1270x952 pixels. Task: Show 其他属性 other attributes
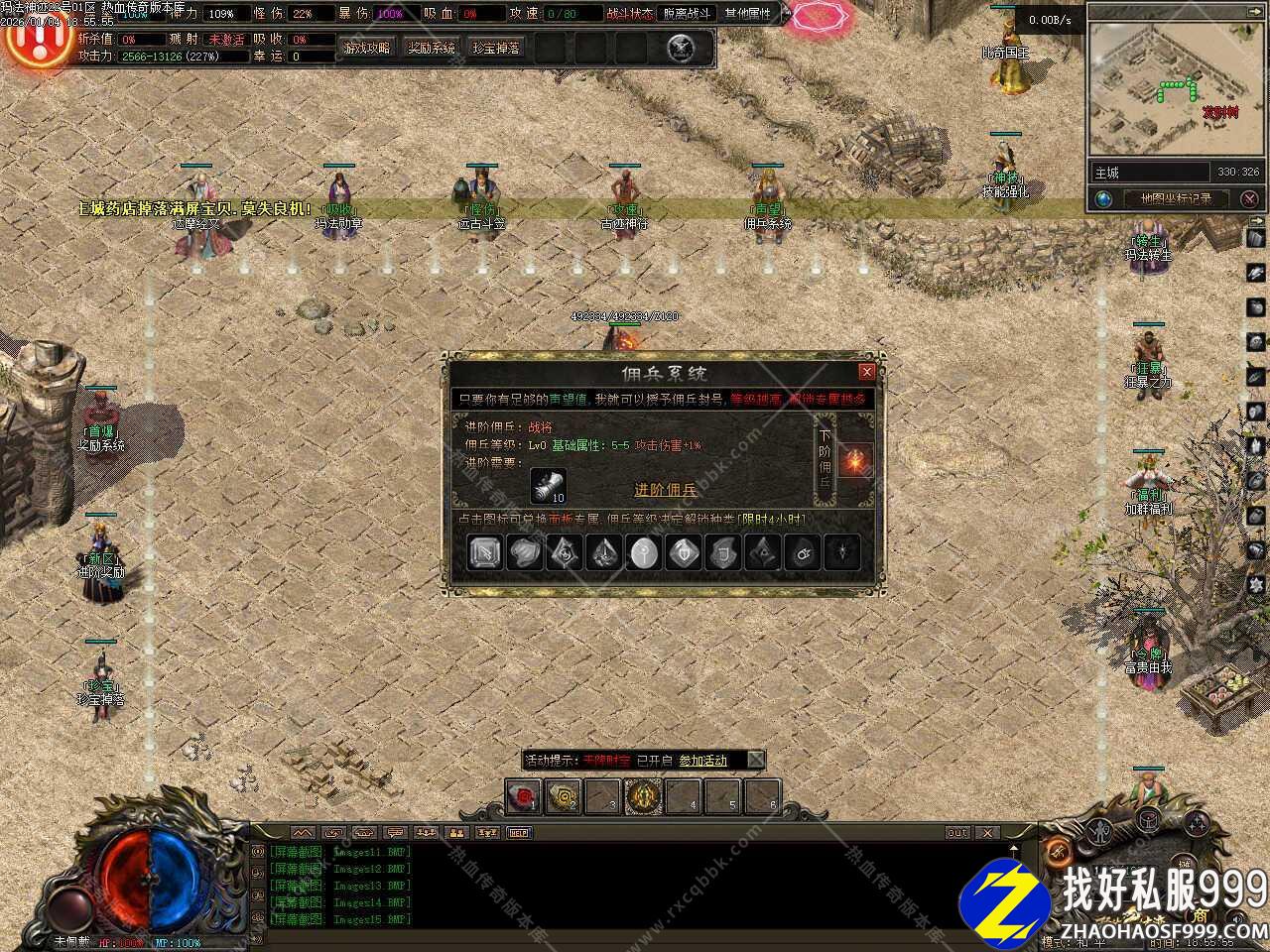pyautogui.click(x=748, y=14)
